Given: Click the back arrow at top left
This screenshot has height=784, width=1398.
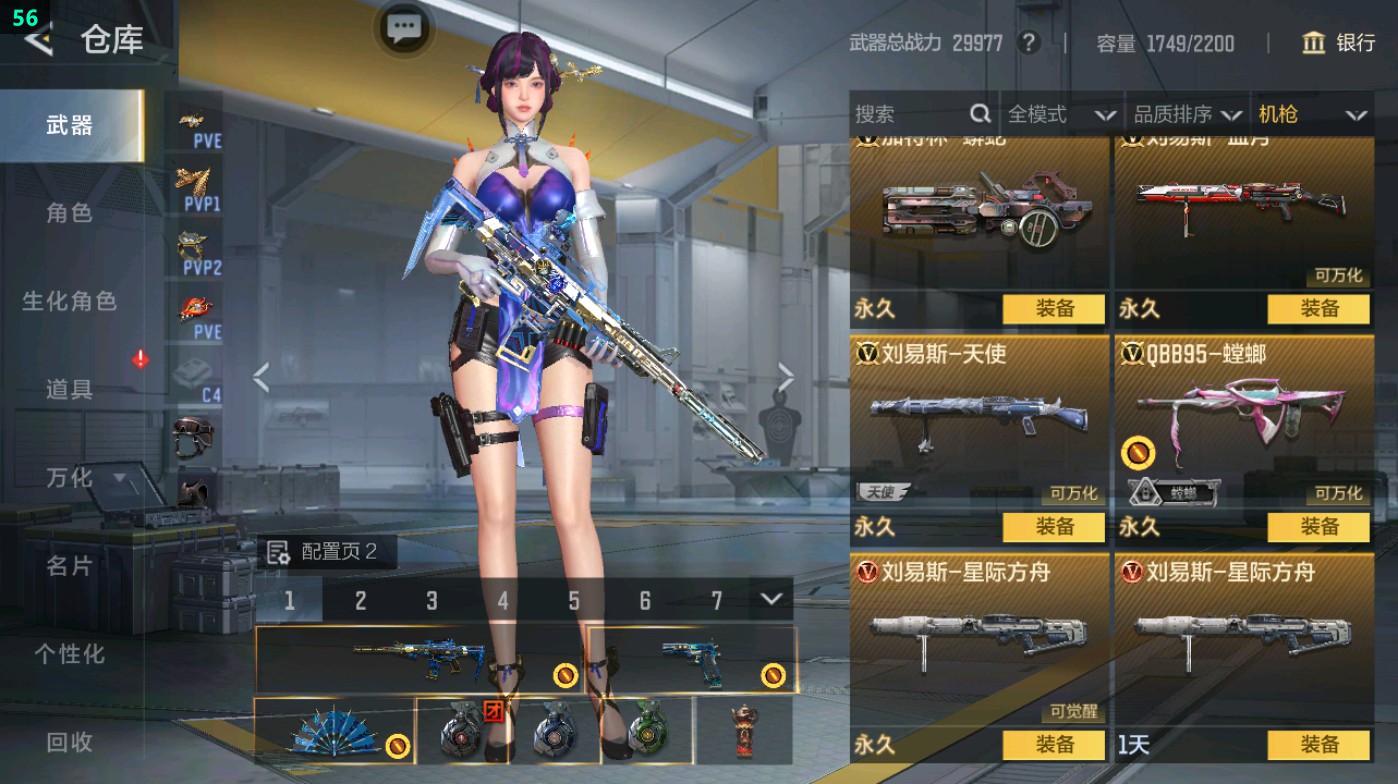Looking at the screenshot, I should pyautogui.click(x=39, y=42).
